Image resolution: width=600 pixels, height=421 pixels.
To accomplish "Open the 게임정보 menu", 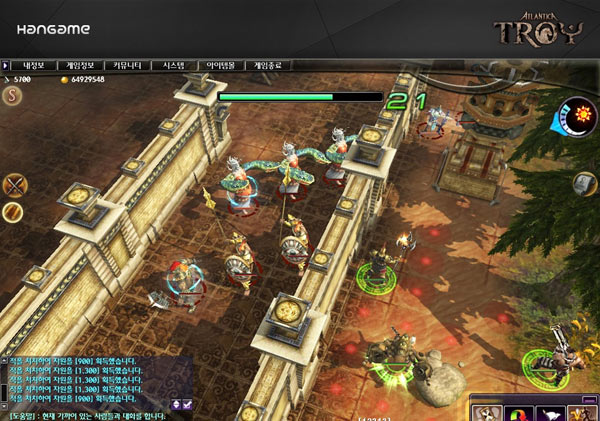I will pyautogui.click(x=80, y=65).
